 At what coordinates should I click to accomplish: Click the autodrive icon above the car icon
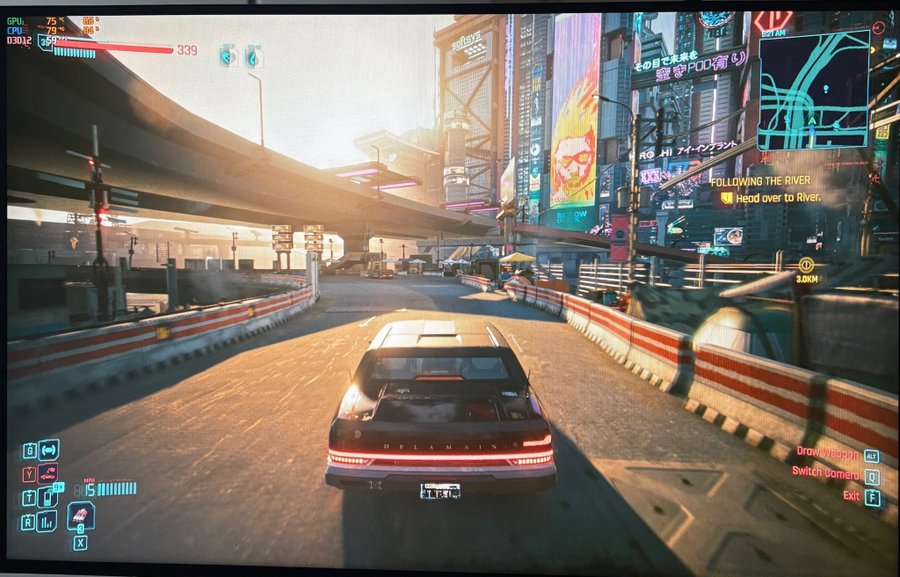48,449
